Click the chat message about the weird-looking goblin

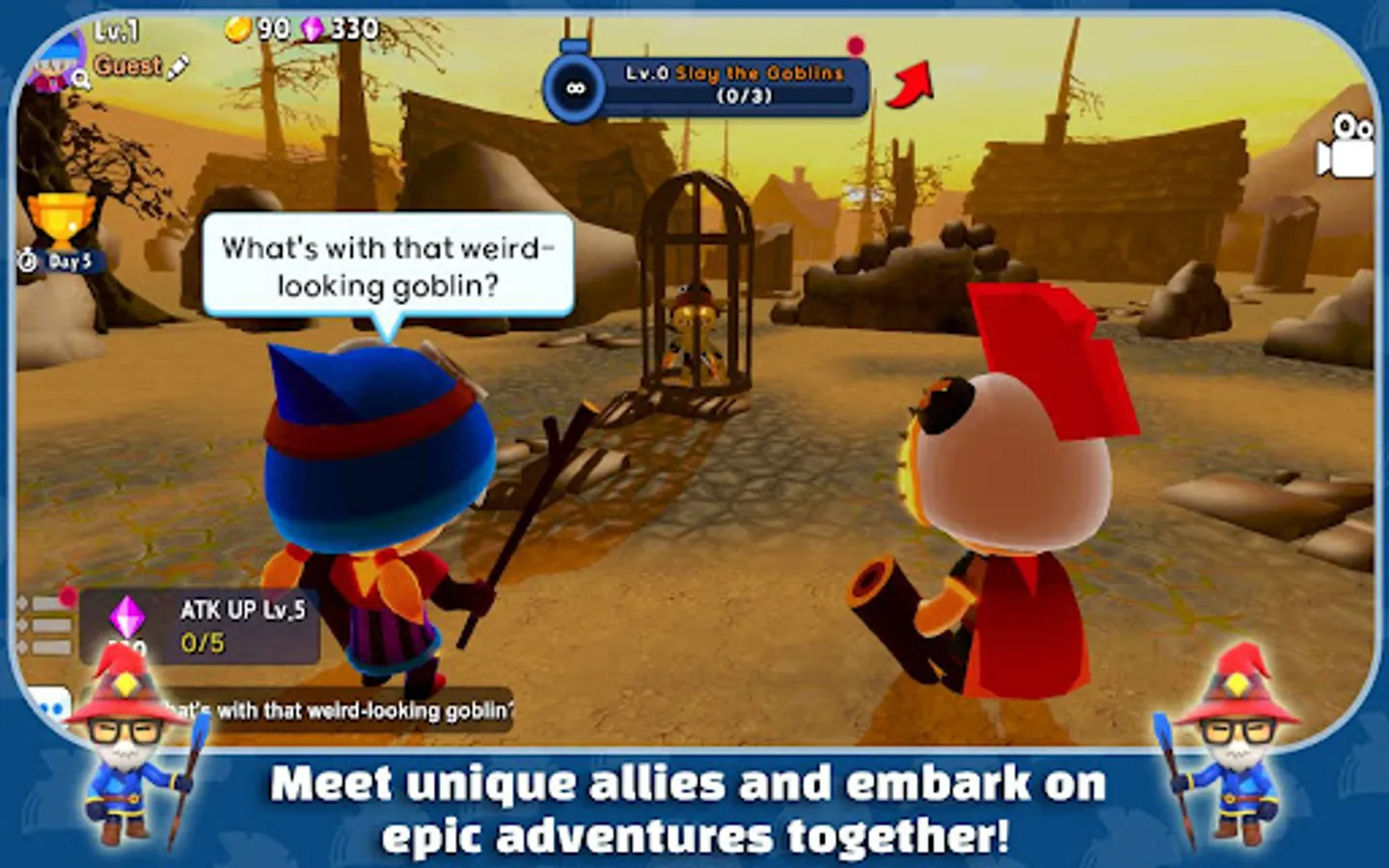328,709
